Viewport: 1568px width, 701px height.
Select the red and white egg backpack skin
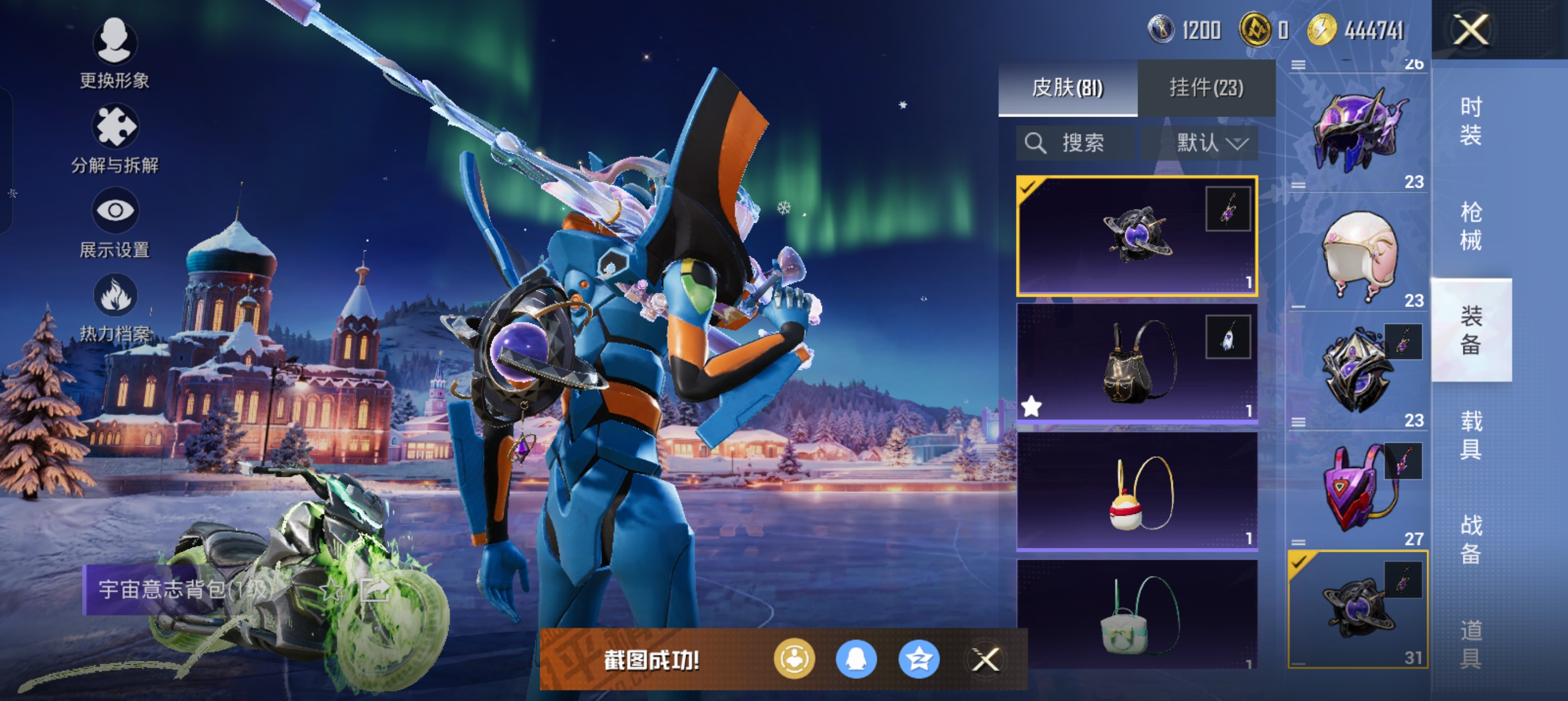(x=1136, y=491)
